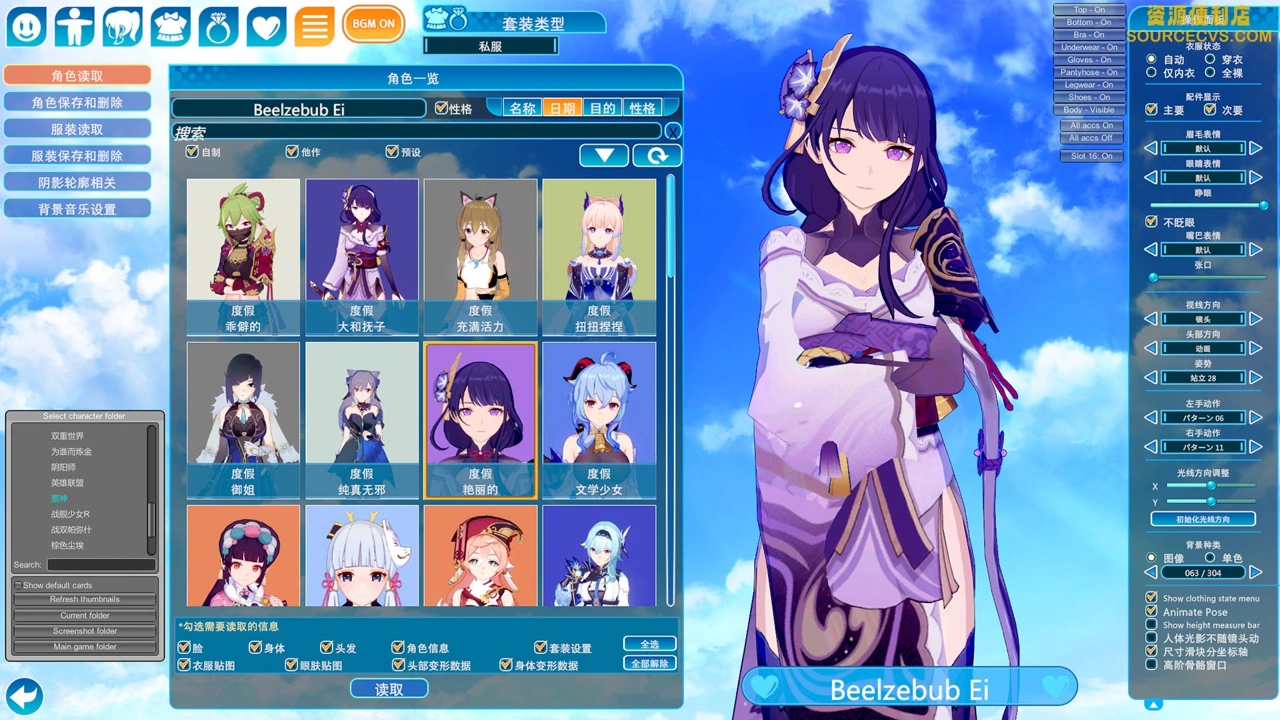Toggle the 自制 filter checkbox
The height and width of the screenshot is (720, 1280).
coord(193,152)
